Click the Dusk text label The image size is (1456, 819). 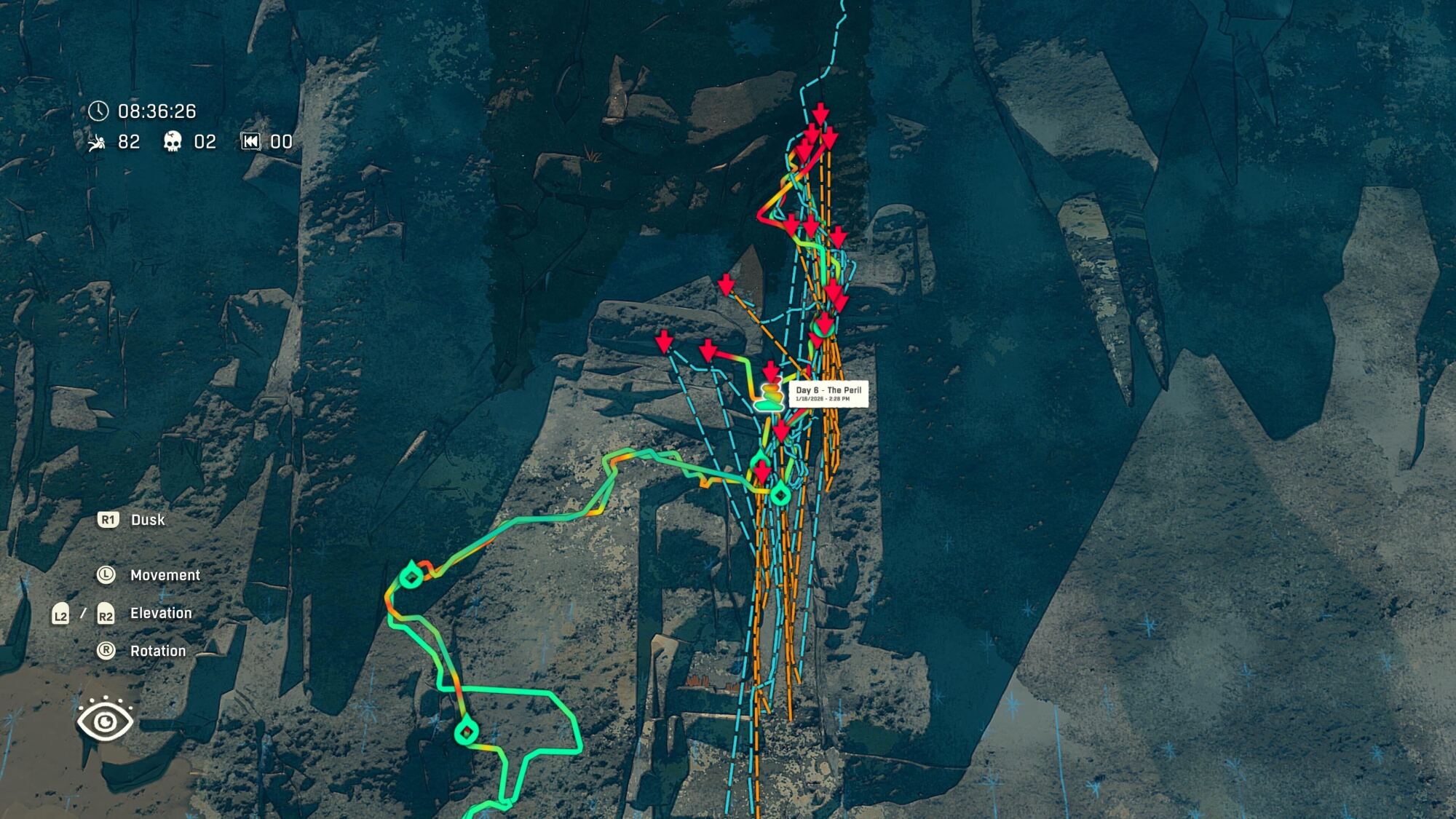click(x=146, y=520)
